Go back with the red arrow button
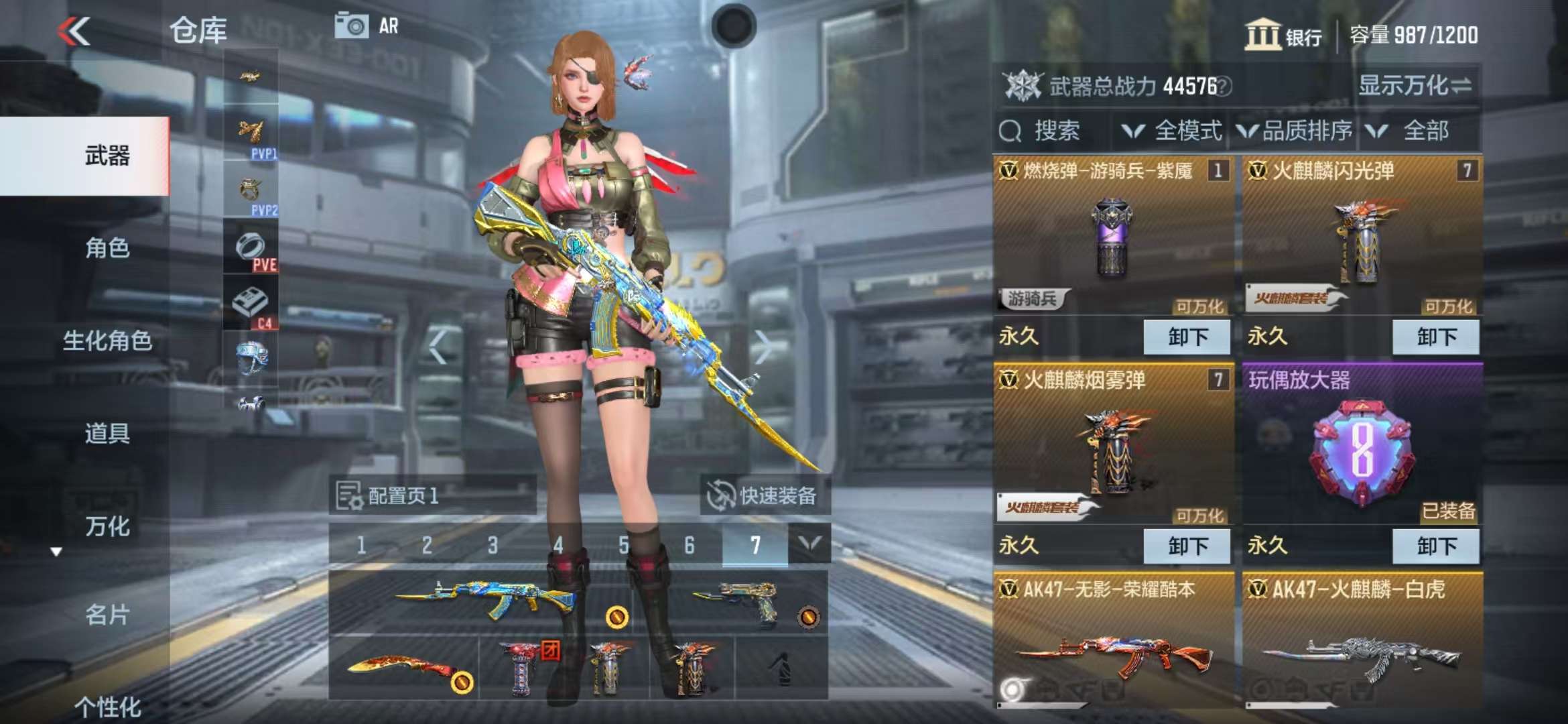The image size is (1568, 724). pyautogui.click(x=74, y=32)
